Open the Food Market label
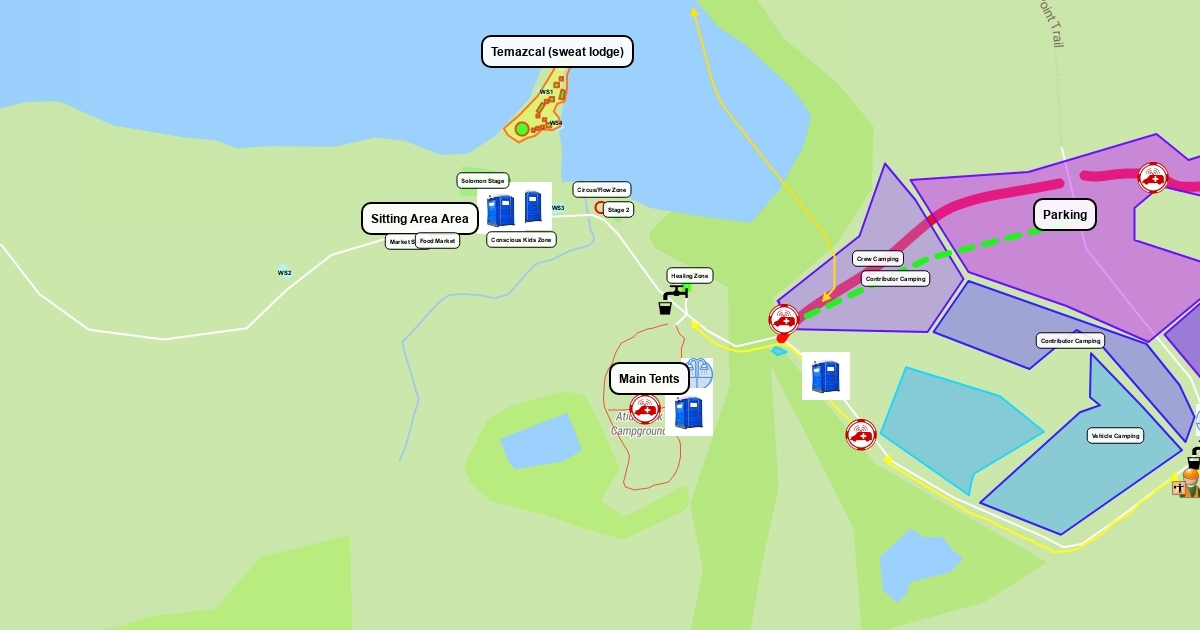The width and height of the screenshot is (1200, 630). click(437, 241)
